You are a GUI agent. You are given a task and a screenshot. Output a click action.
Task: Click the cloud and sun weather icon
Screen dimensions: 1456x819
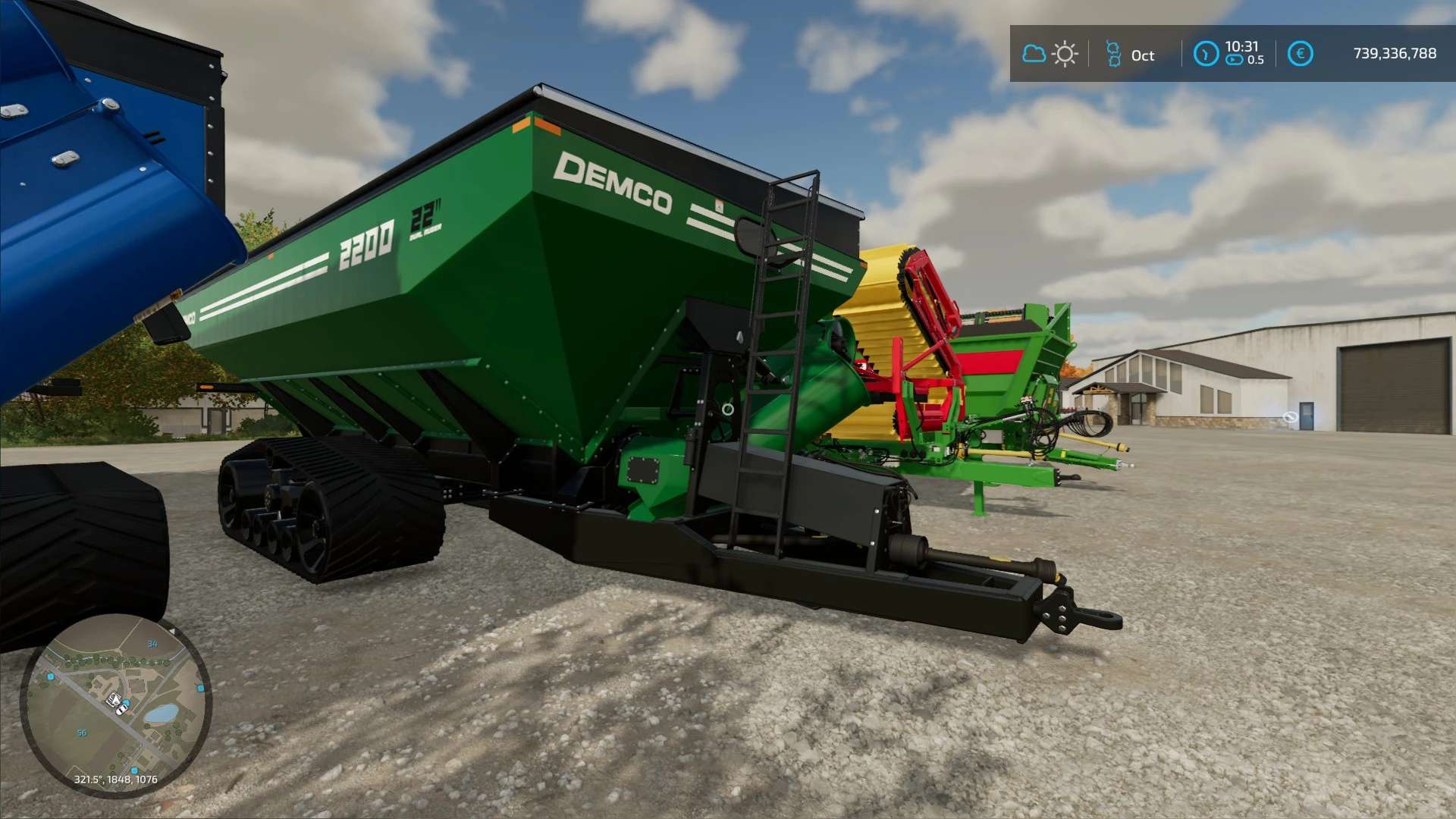tap(1050, 54)
